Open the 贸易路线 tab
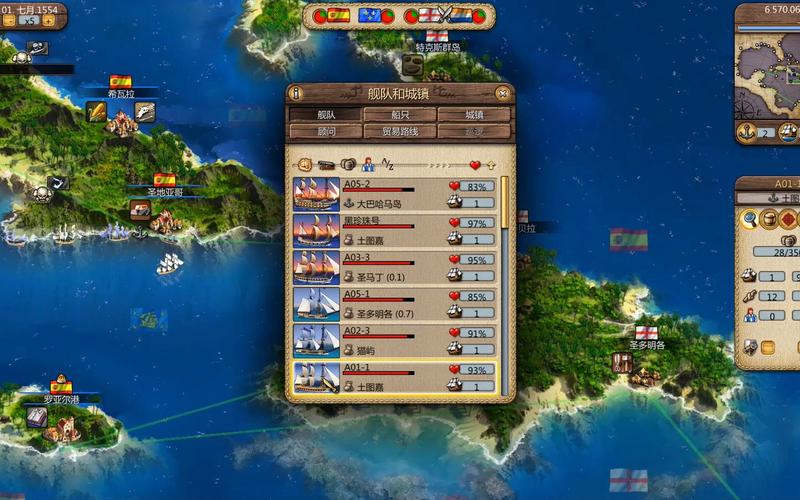Viewport: 800px width, 500px height. tap(399, 131)
